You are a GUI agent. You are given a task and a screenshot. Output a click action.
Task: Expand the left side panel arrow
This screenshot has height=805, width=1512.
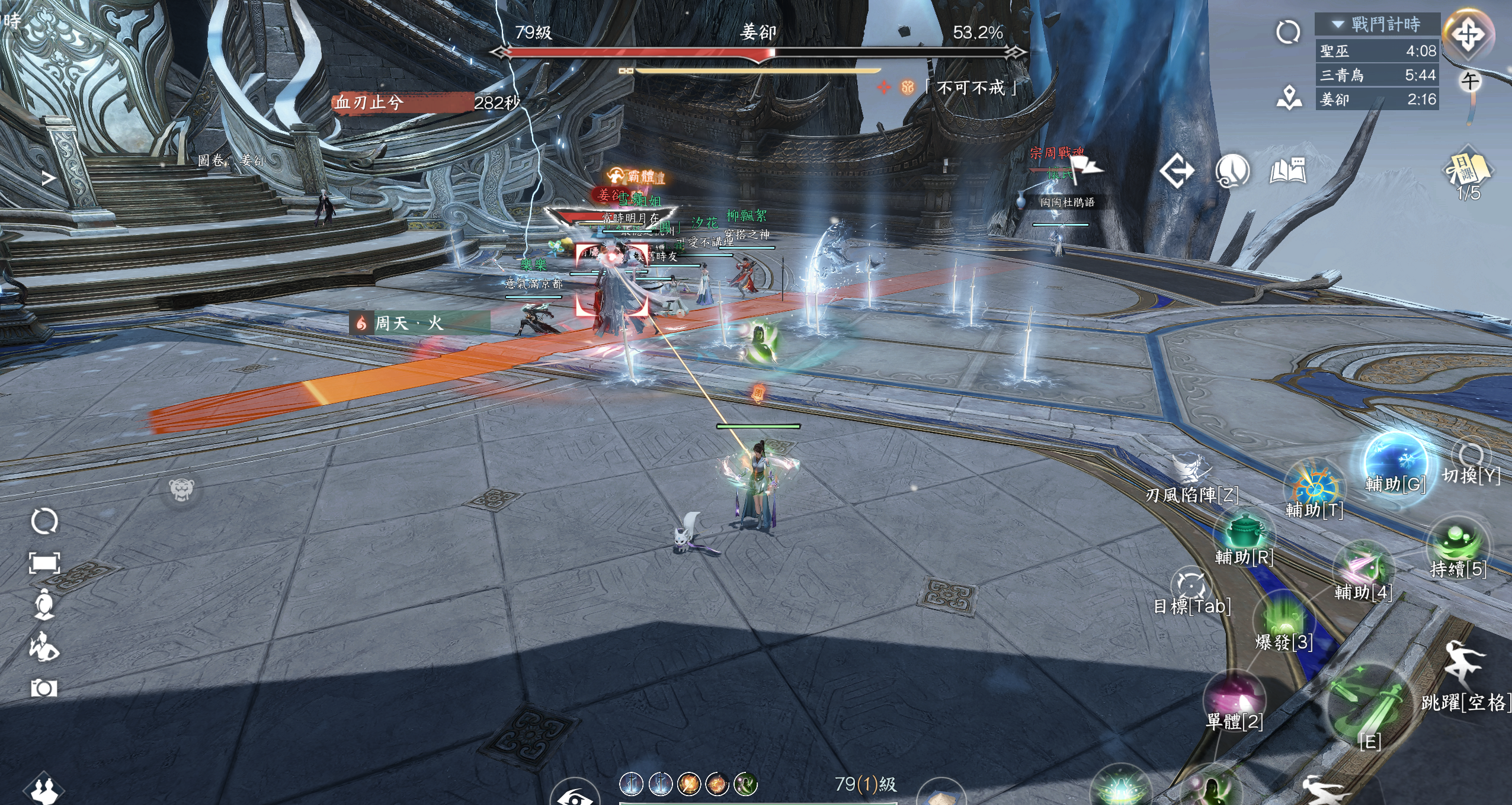(49, 178)
